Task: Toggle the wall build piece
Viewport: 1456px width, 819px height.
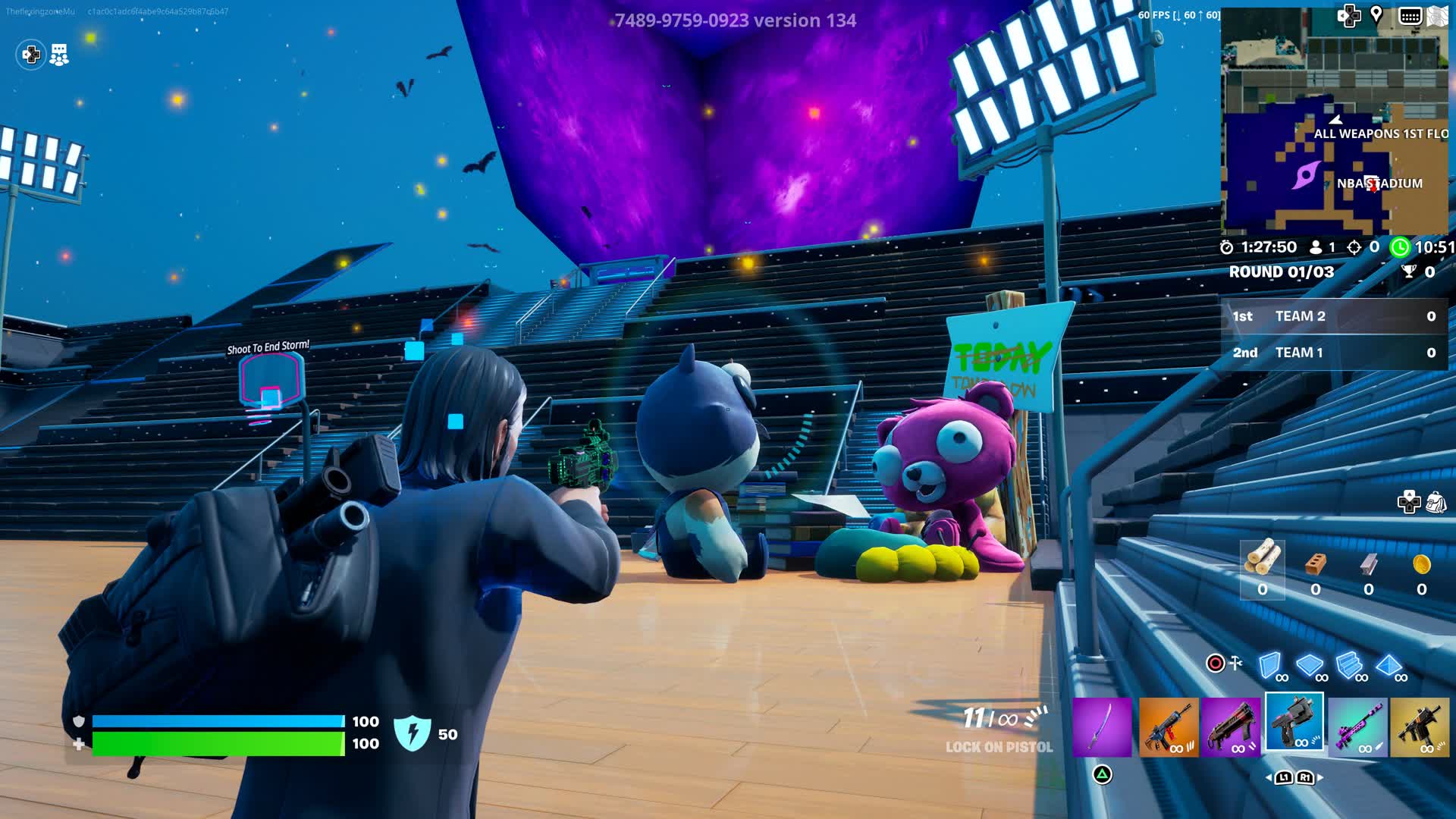Action: 1269,665
